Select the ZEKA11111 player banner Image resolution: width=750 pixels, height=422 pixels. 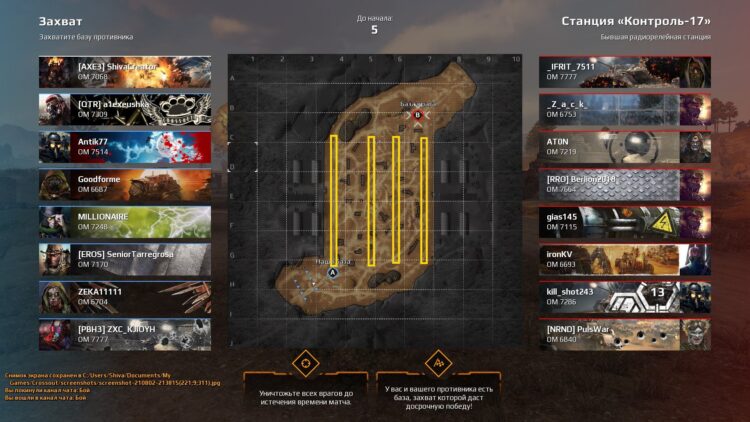pyautogui.click(x=125, y=297)
